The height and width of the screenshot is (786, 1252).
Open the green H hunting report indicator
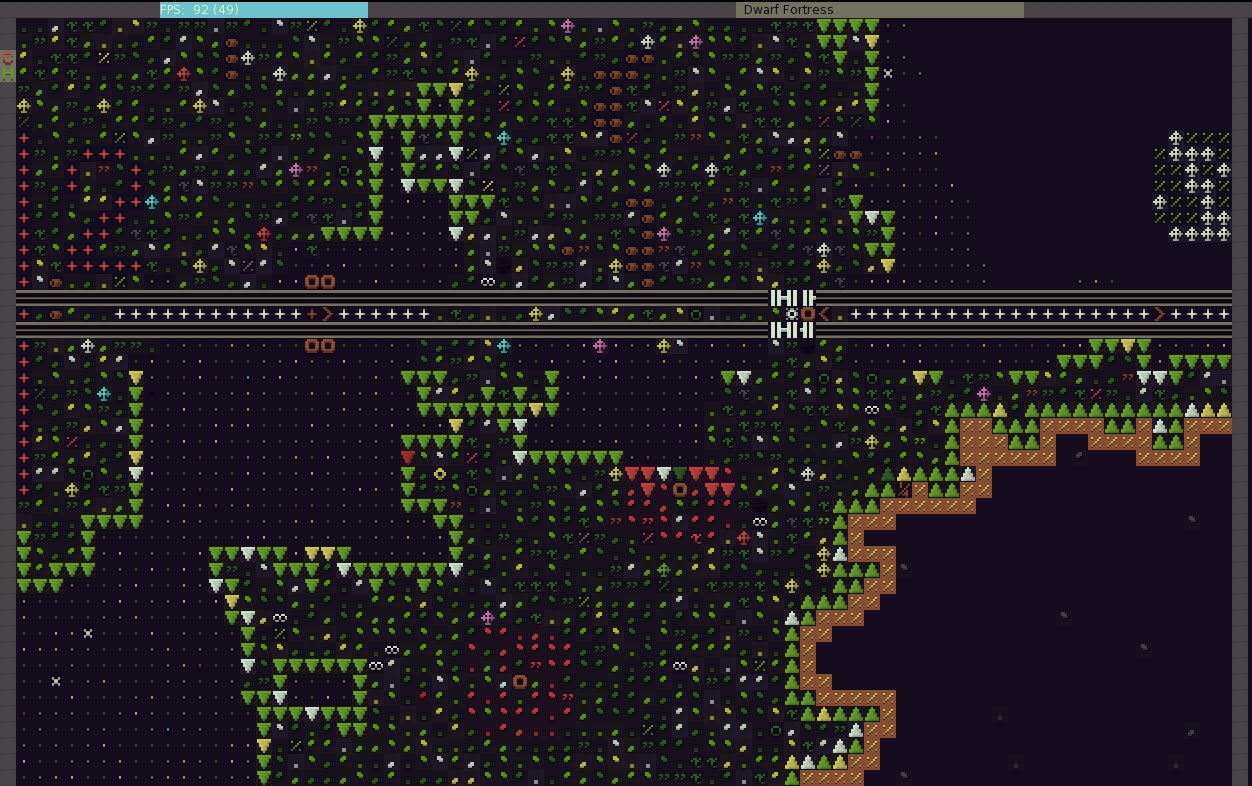point(8,74)
